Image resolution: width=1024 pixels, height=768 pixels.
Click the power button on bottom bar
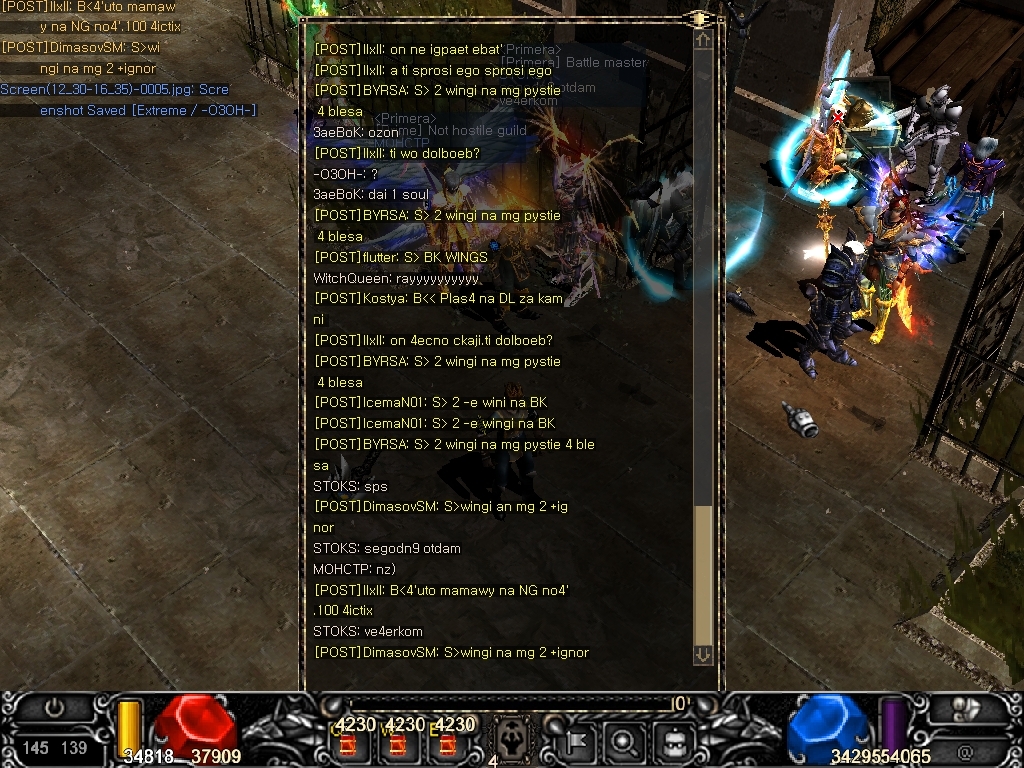point(54,708)
